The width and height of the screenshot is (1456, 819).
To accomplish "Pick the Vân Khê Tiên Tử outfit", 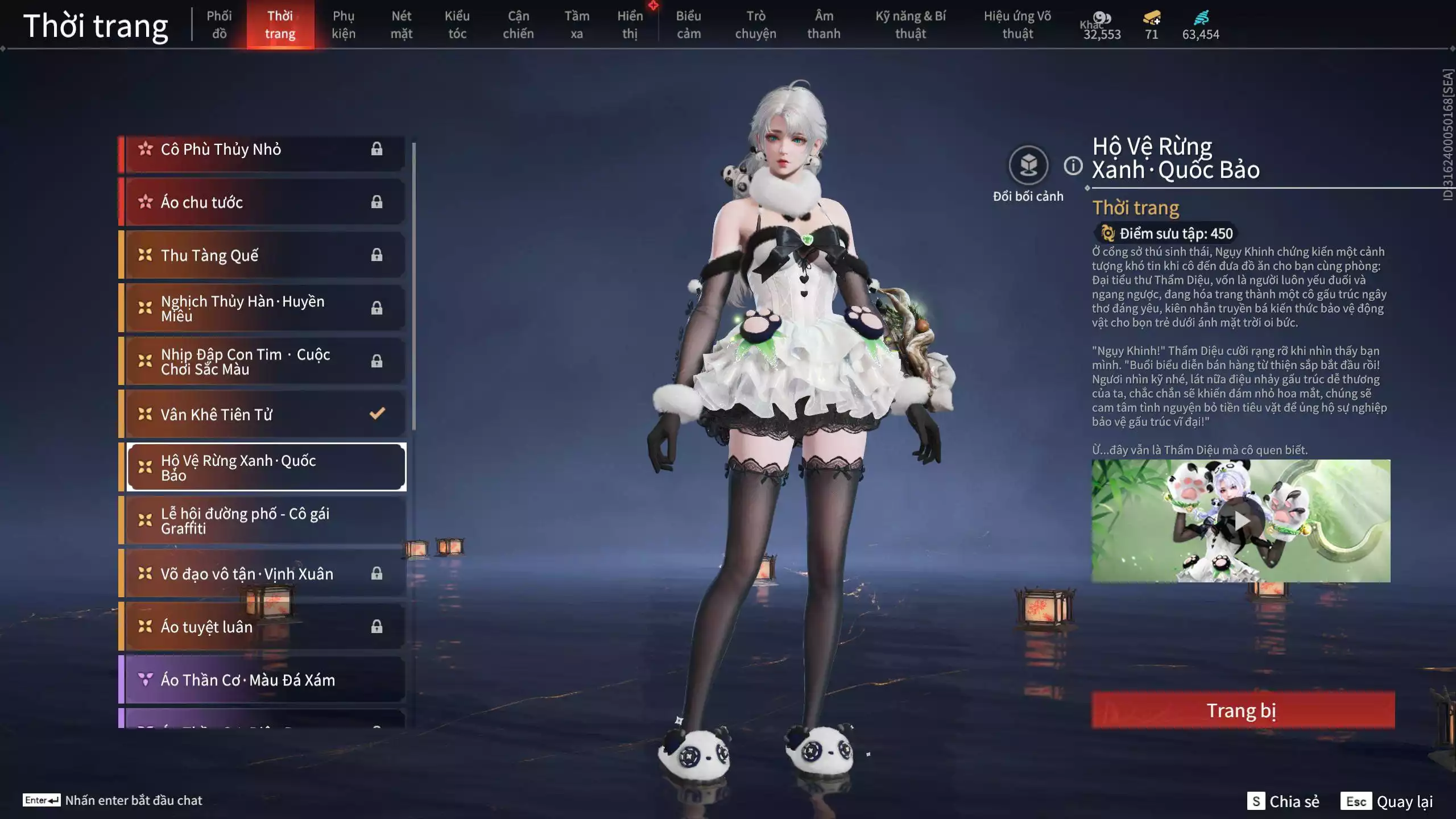I will (x=263, y=414).
